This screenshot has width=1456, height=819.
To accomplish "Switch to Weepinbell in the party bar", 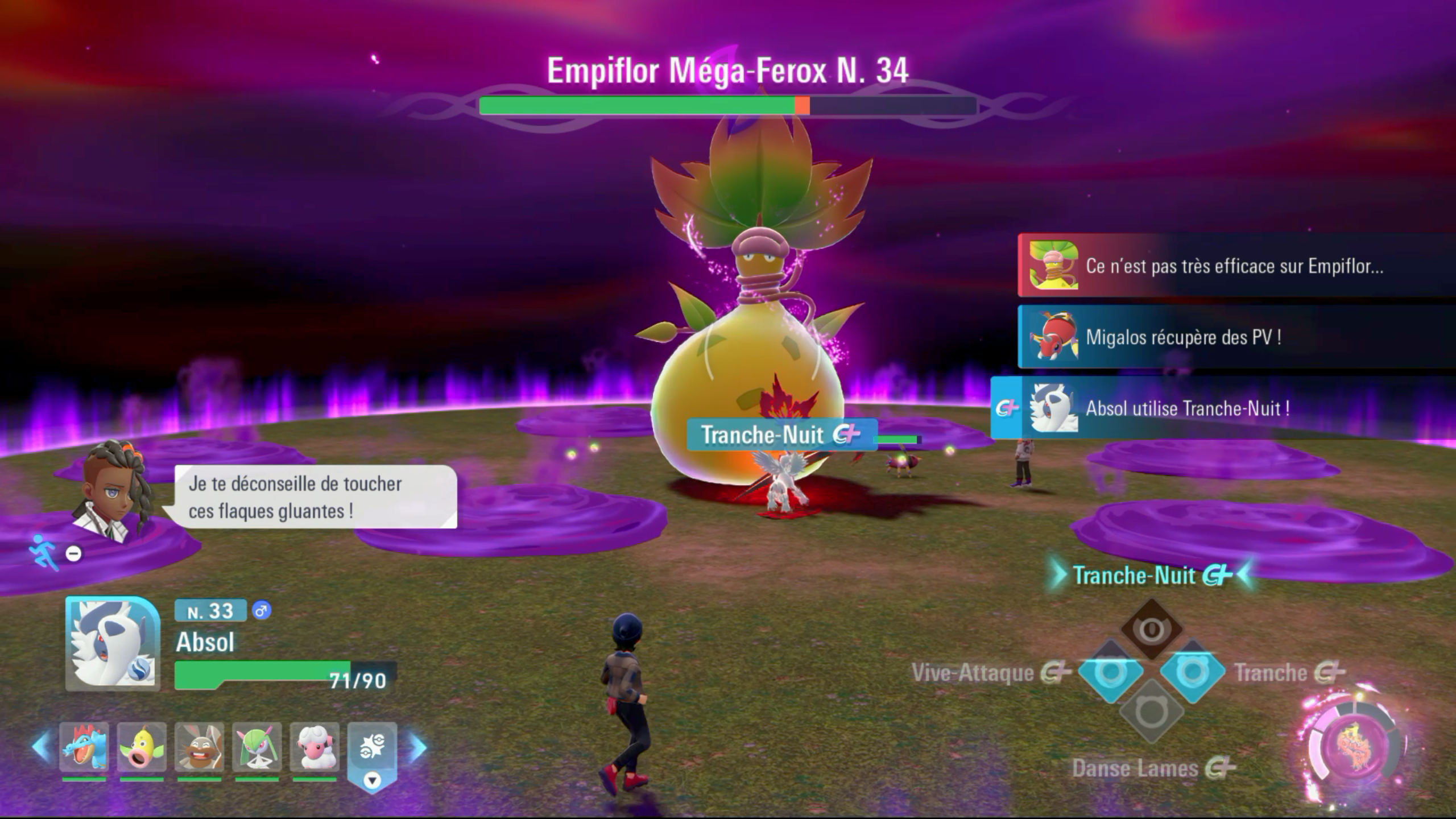I will pos(142,747).
